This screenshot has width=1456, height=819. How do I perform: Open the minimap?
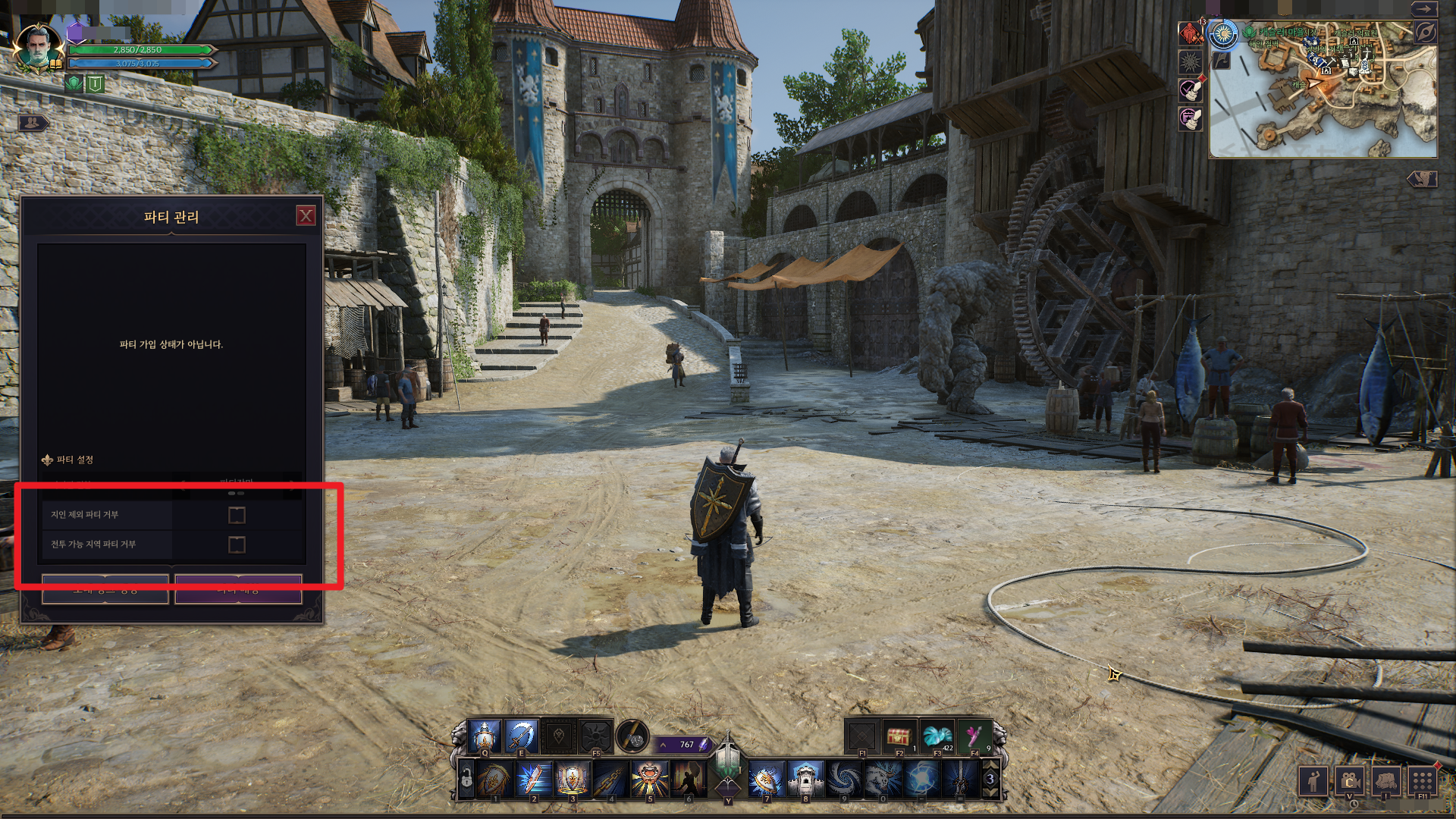point(1323,89)
